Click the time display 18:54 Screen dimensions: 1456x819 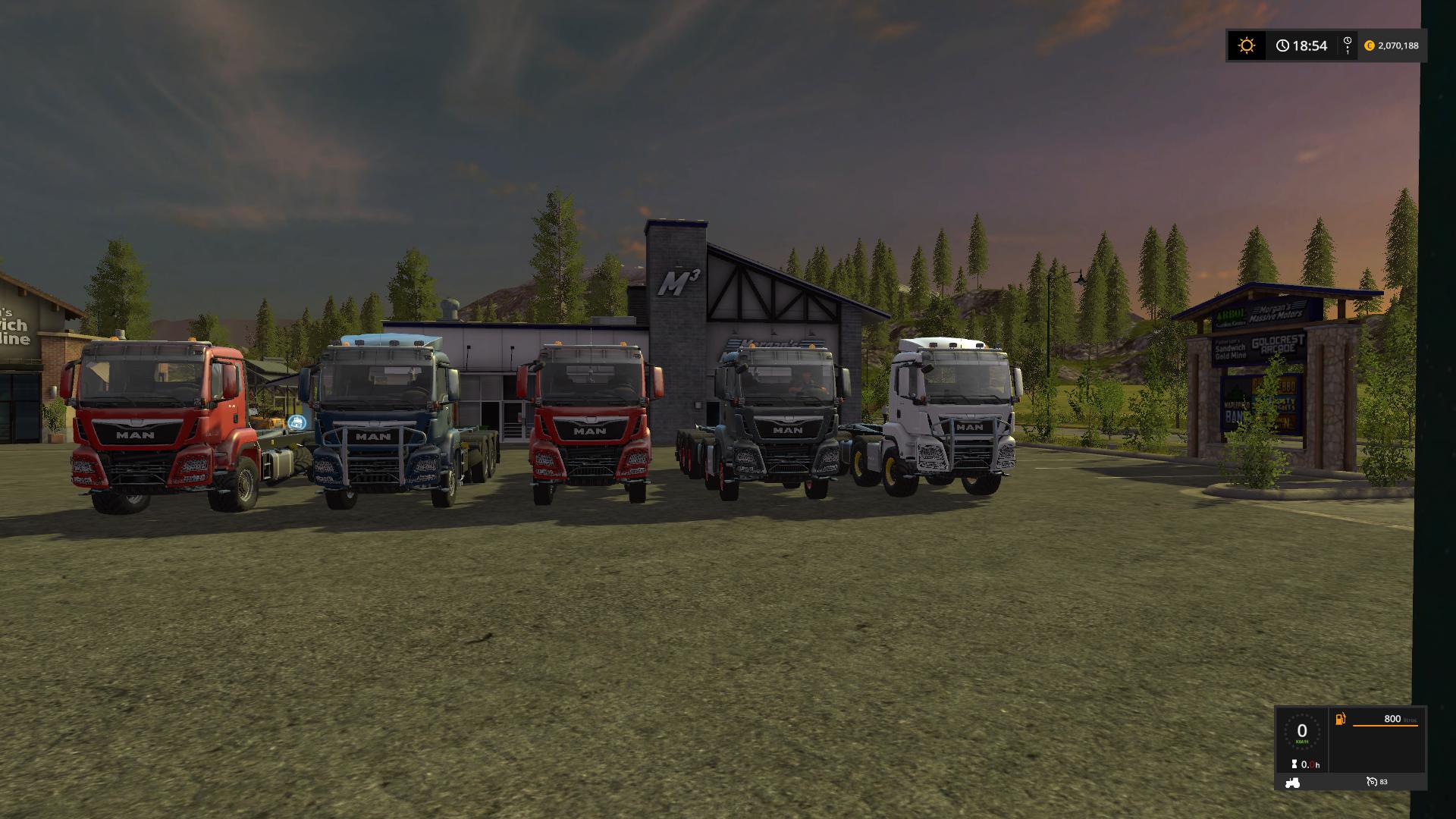[1310, 45]
